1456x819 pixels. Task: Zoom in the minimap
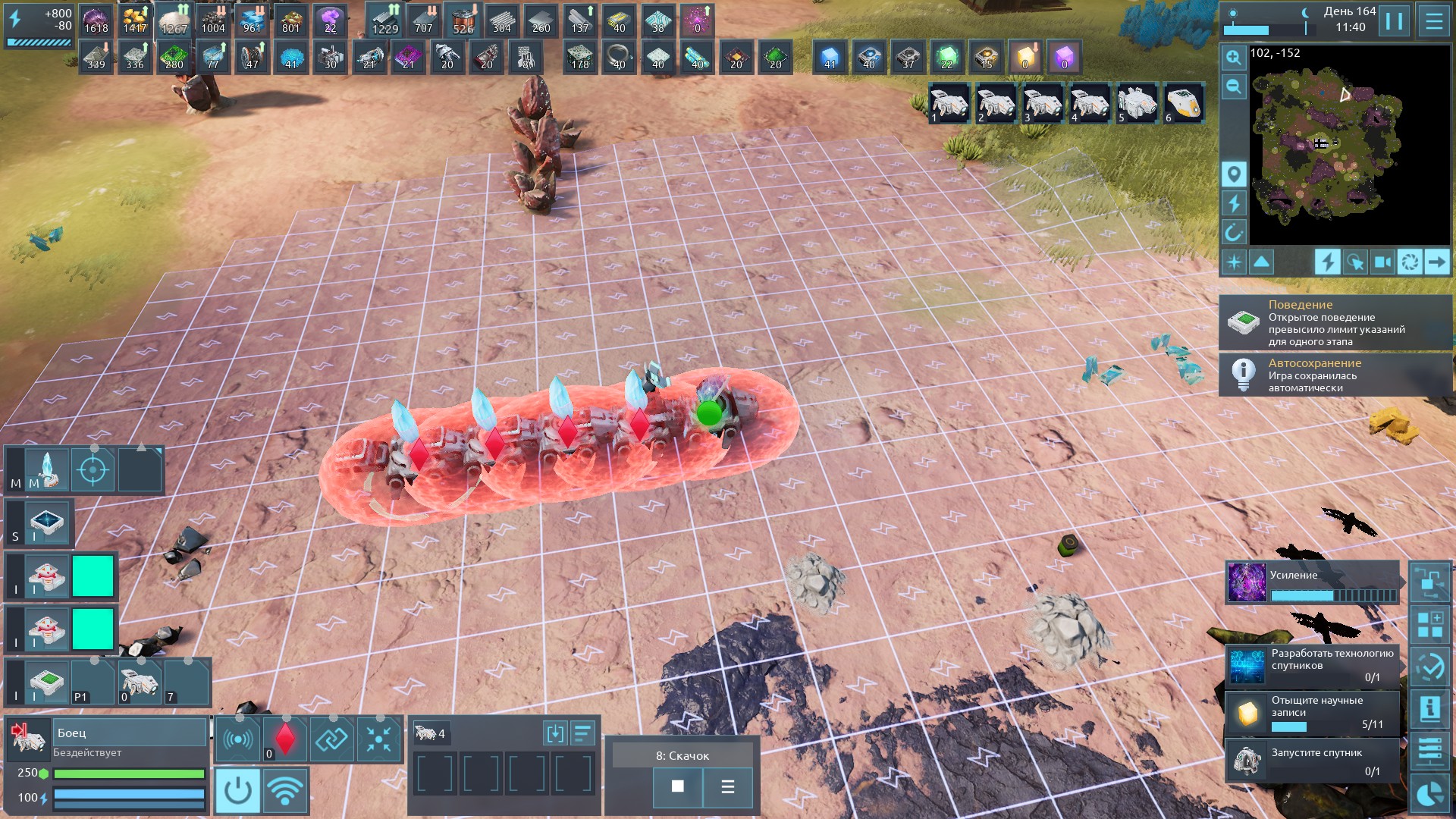pos(1234,58)
